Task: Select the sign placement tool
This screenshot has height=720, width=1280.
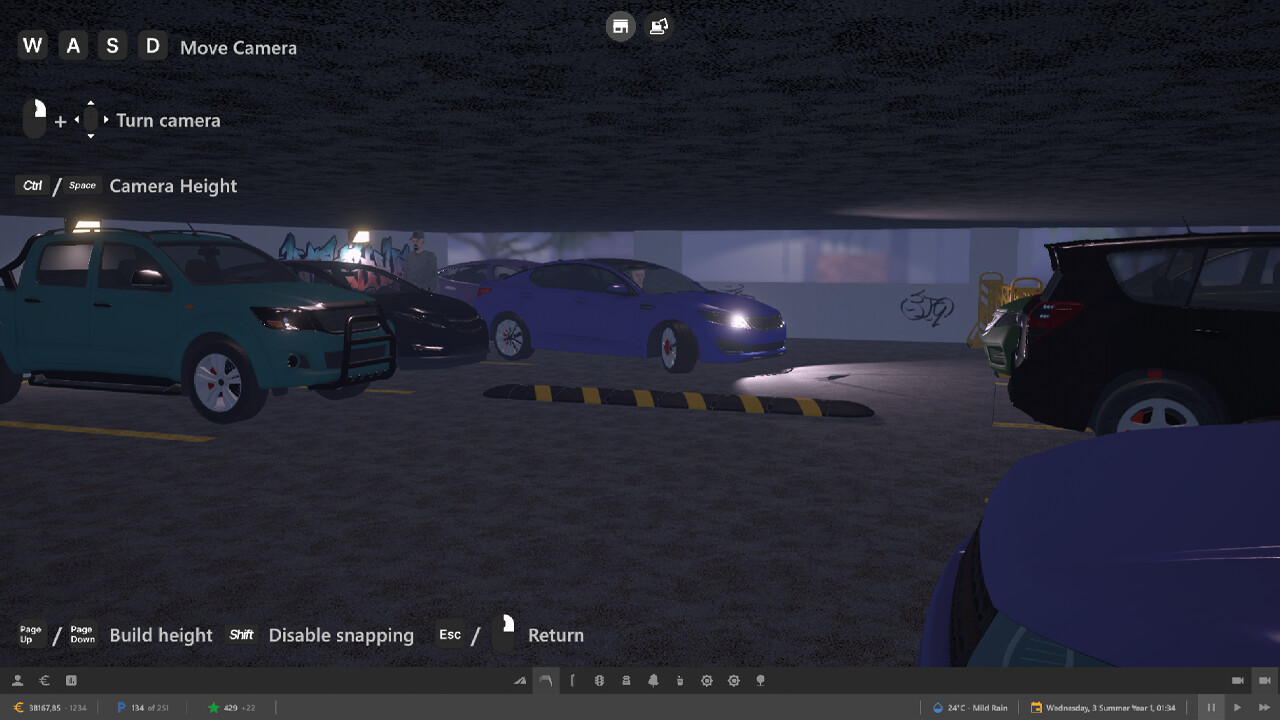Action: 626,680
